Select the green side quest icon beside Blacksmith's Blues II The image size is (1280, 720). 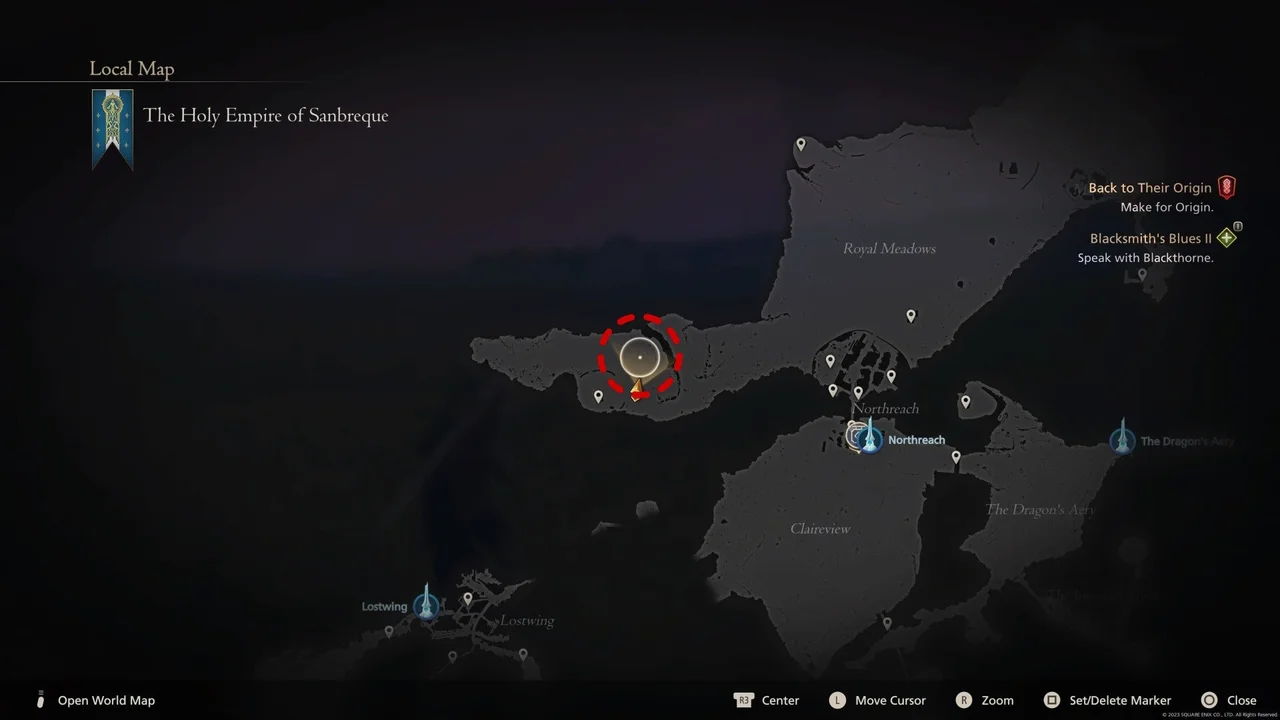click(x=1227, y=237)
